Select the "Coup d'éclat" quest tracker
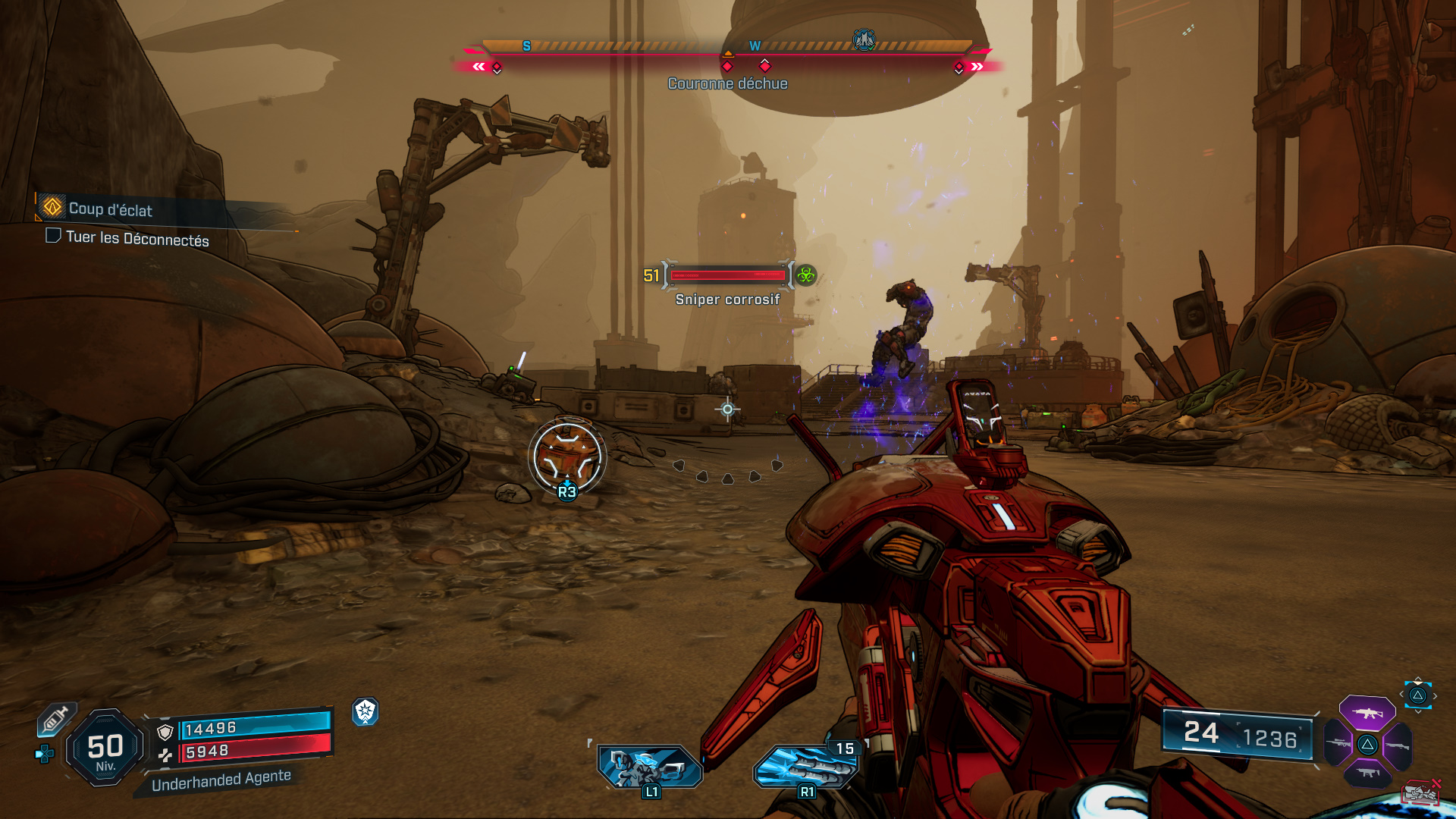The image size is (1456, 819). pos(110,209)
